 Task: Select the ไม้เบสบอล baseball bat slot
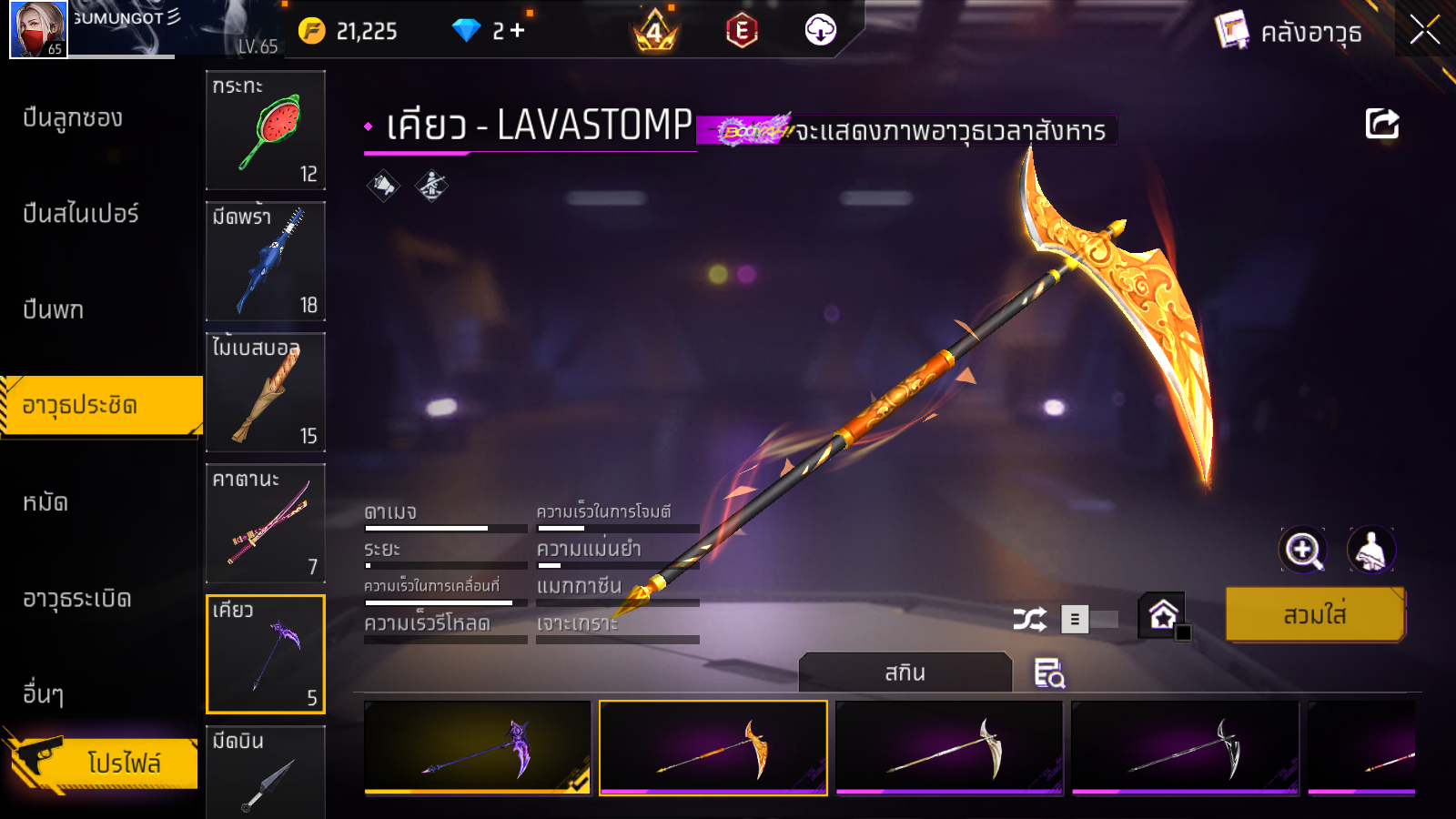pos(266,392)
